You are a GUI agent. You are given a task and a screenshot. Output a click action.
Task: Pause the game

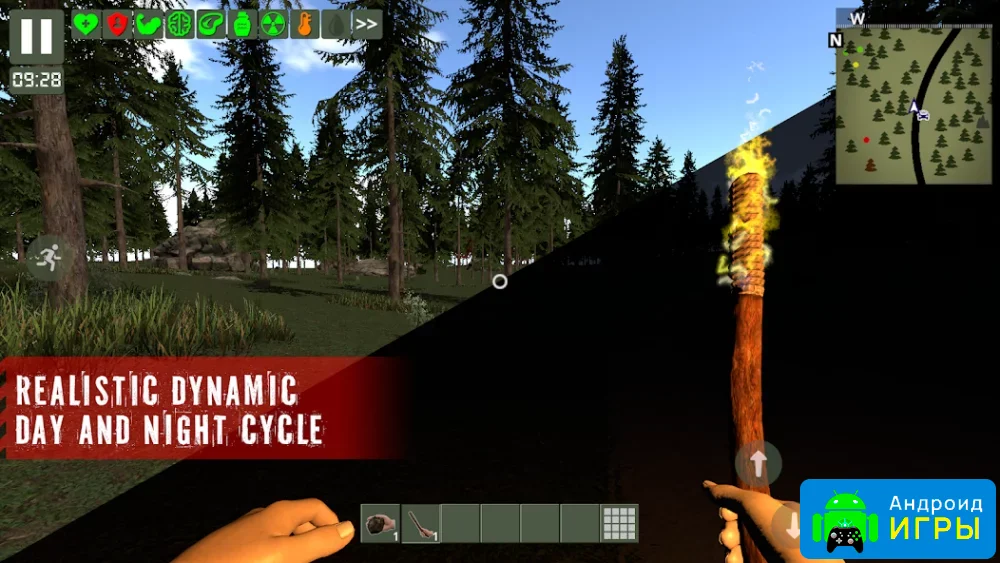pos(36,36)
